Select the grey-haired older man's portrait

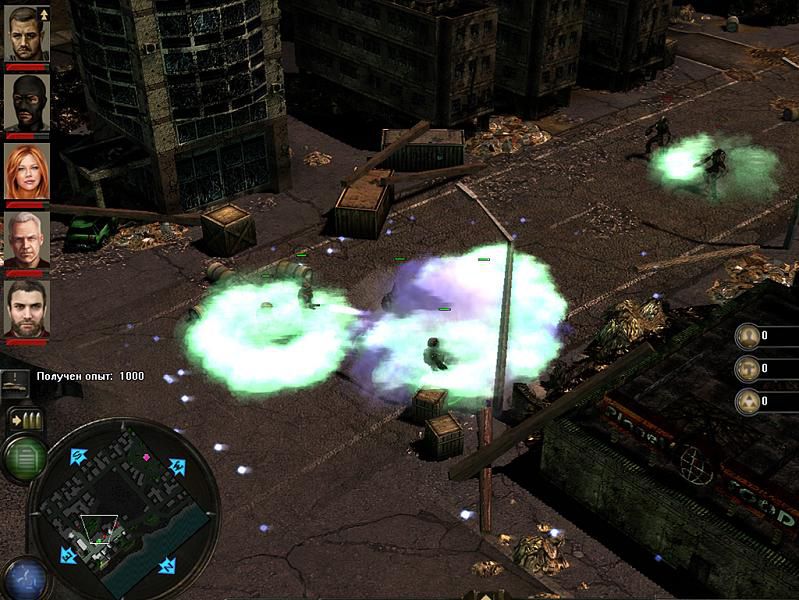click(27, 240)
